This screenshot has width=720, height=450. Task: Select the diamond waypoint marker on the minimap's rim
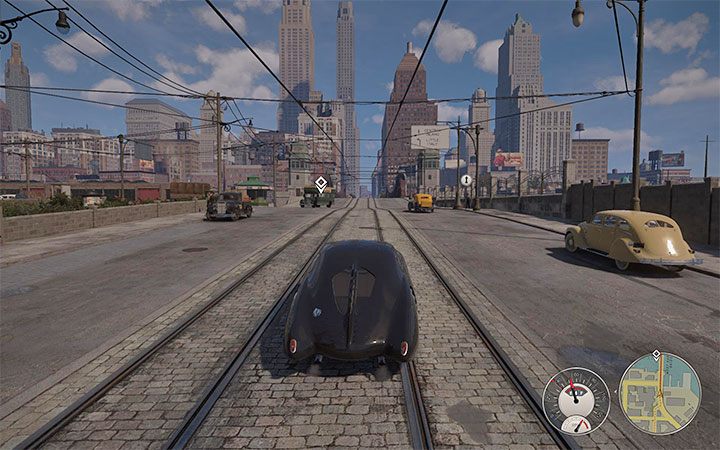[655, 355]
